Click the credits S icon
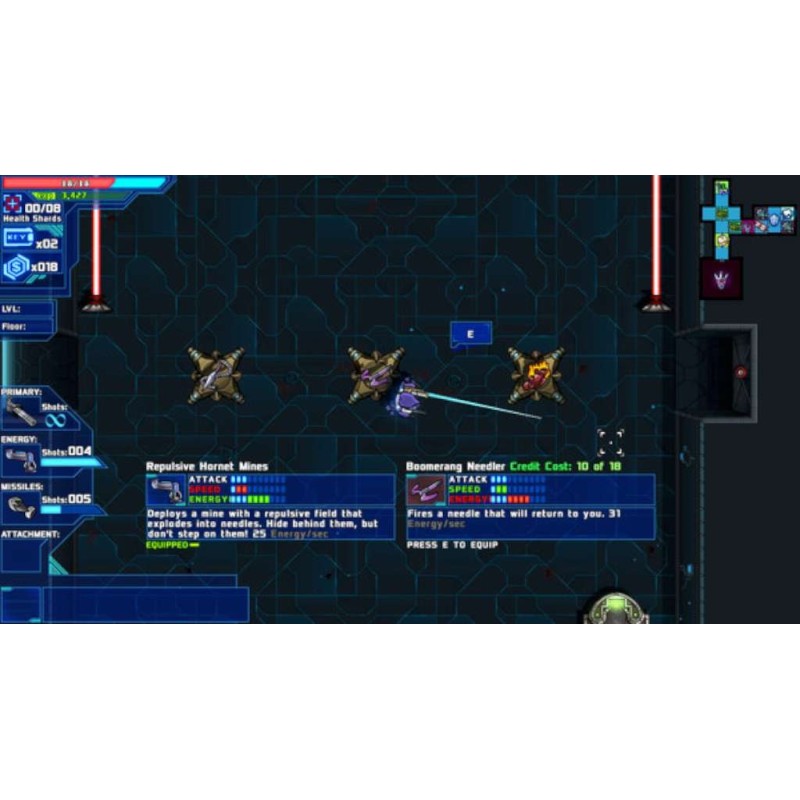The height and width of the screenshot is (800, 800). pos(15,267)
